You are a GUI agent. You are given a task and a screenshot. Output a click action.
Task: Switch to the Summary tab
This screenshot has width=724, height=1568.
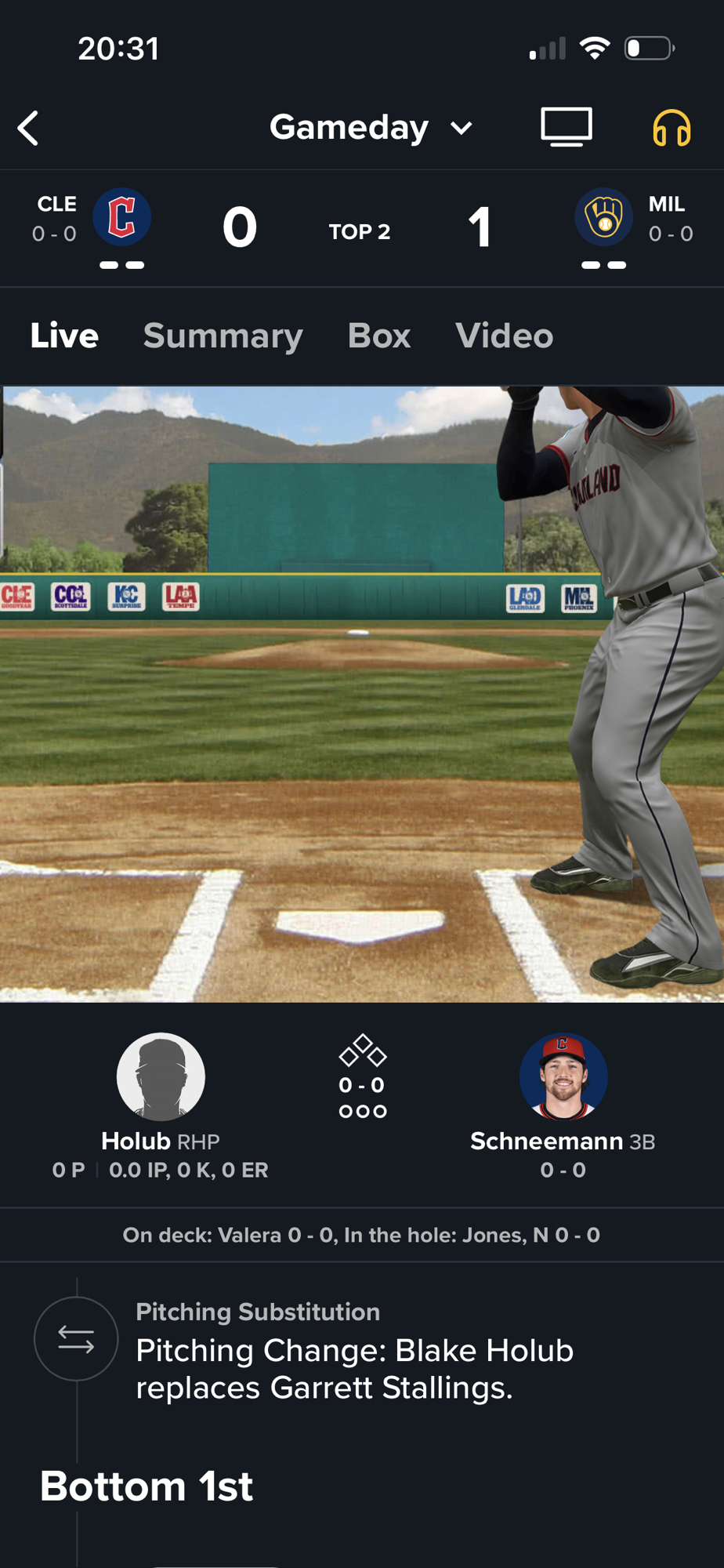(223, 336)
